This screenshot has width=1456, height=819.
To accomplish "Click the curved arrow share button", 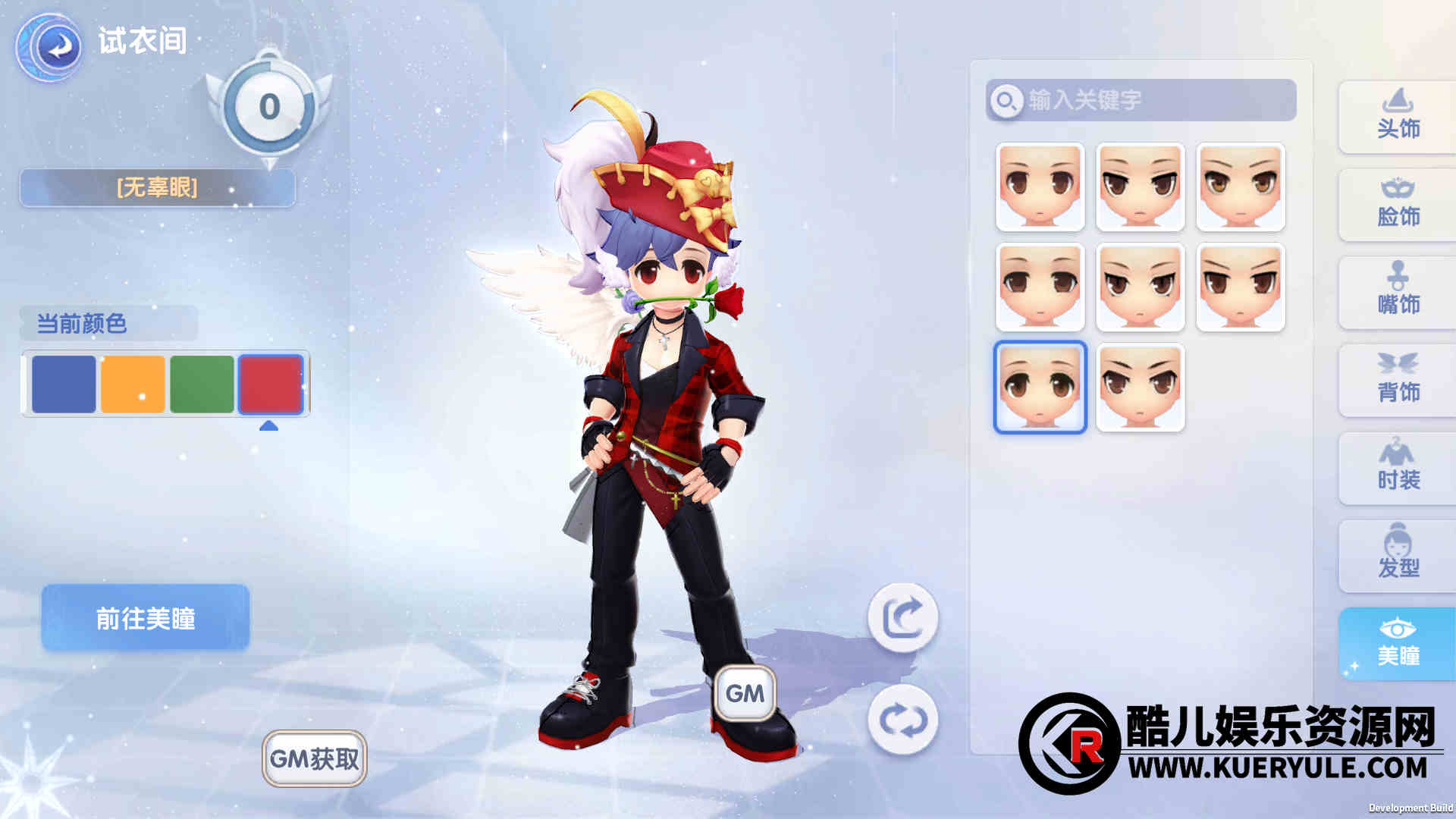I will point(902,617).
